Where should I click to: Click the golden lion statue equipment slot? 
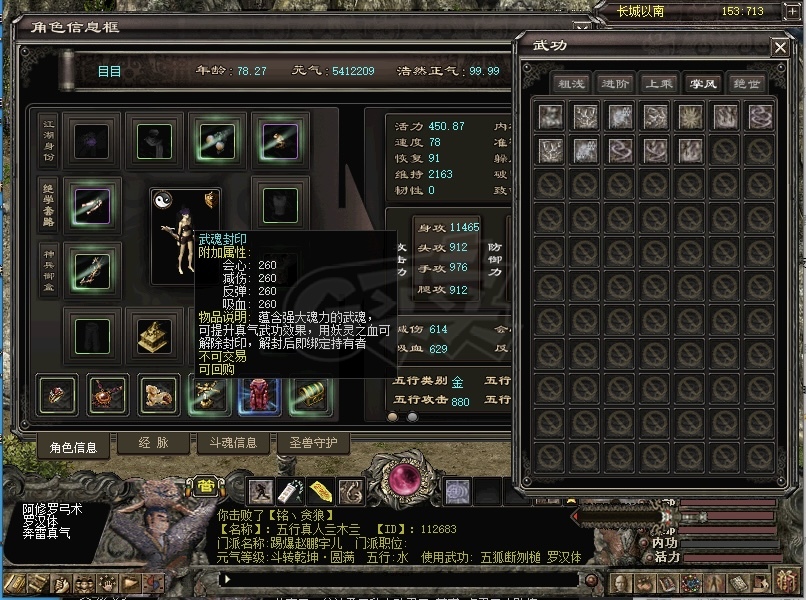click(x=158, y=396)
